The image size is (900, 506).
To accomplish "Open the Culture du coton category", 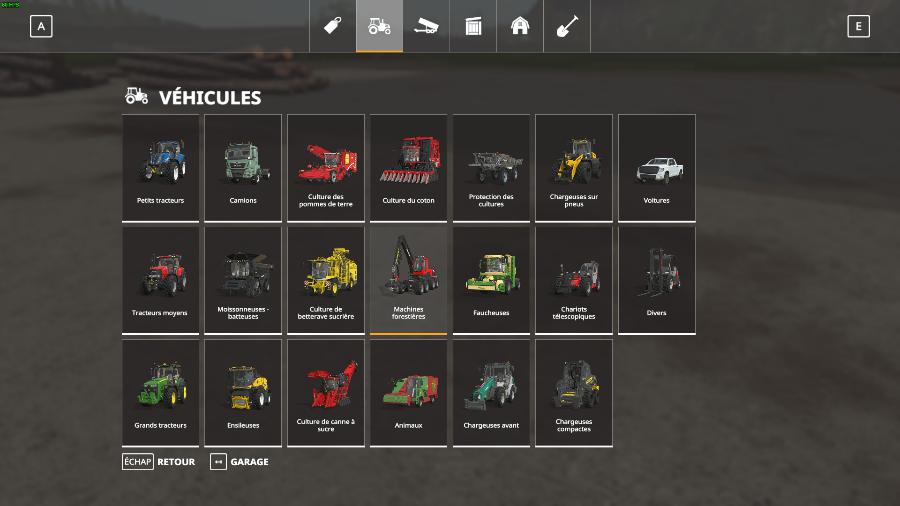I will 408,168.
